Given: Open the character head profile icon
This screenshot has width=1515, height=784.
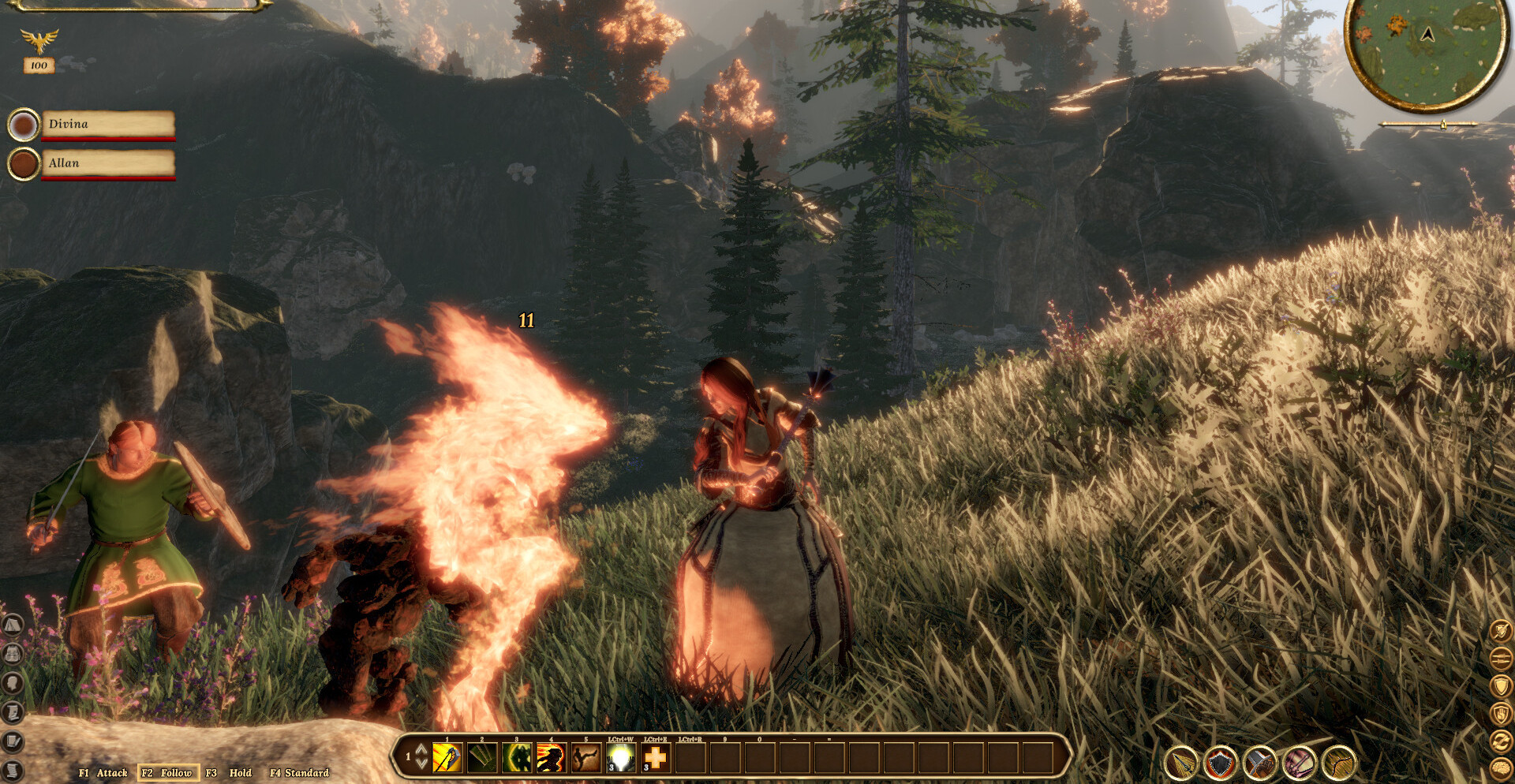Looking at the screenshot, I should tap(12, 683).
